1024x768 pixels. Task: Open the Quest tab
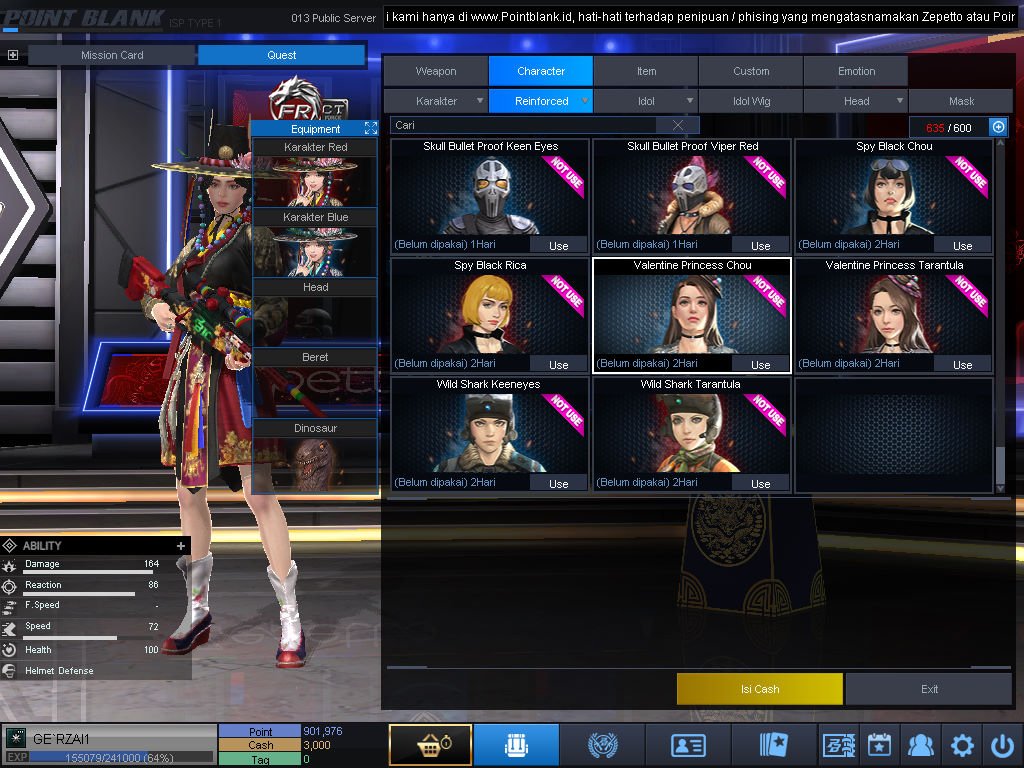(281, 55)
